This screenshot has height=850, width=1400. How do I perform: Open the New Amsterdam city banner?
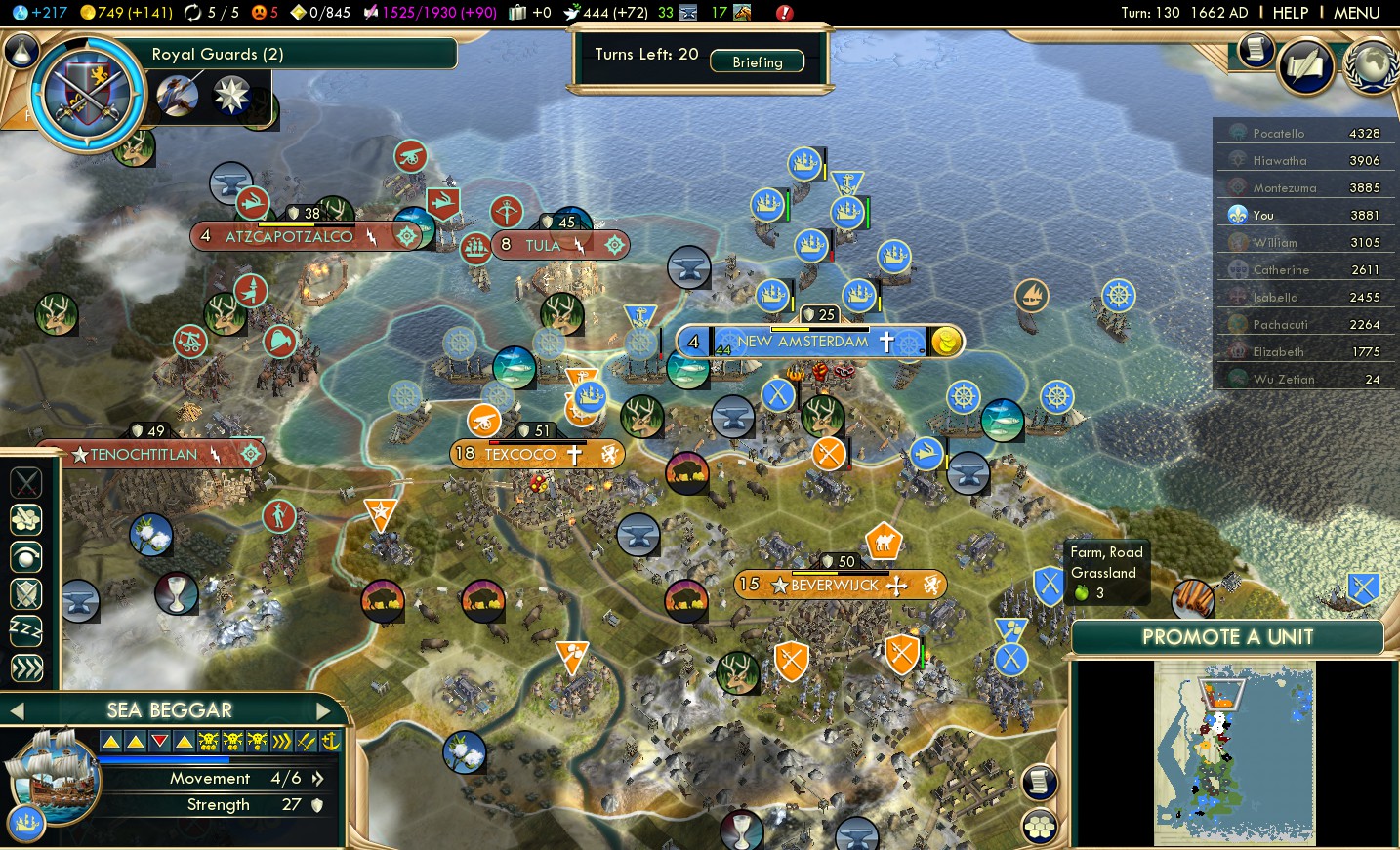(x=803, y=342)
